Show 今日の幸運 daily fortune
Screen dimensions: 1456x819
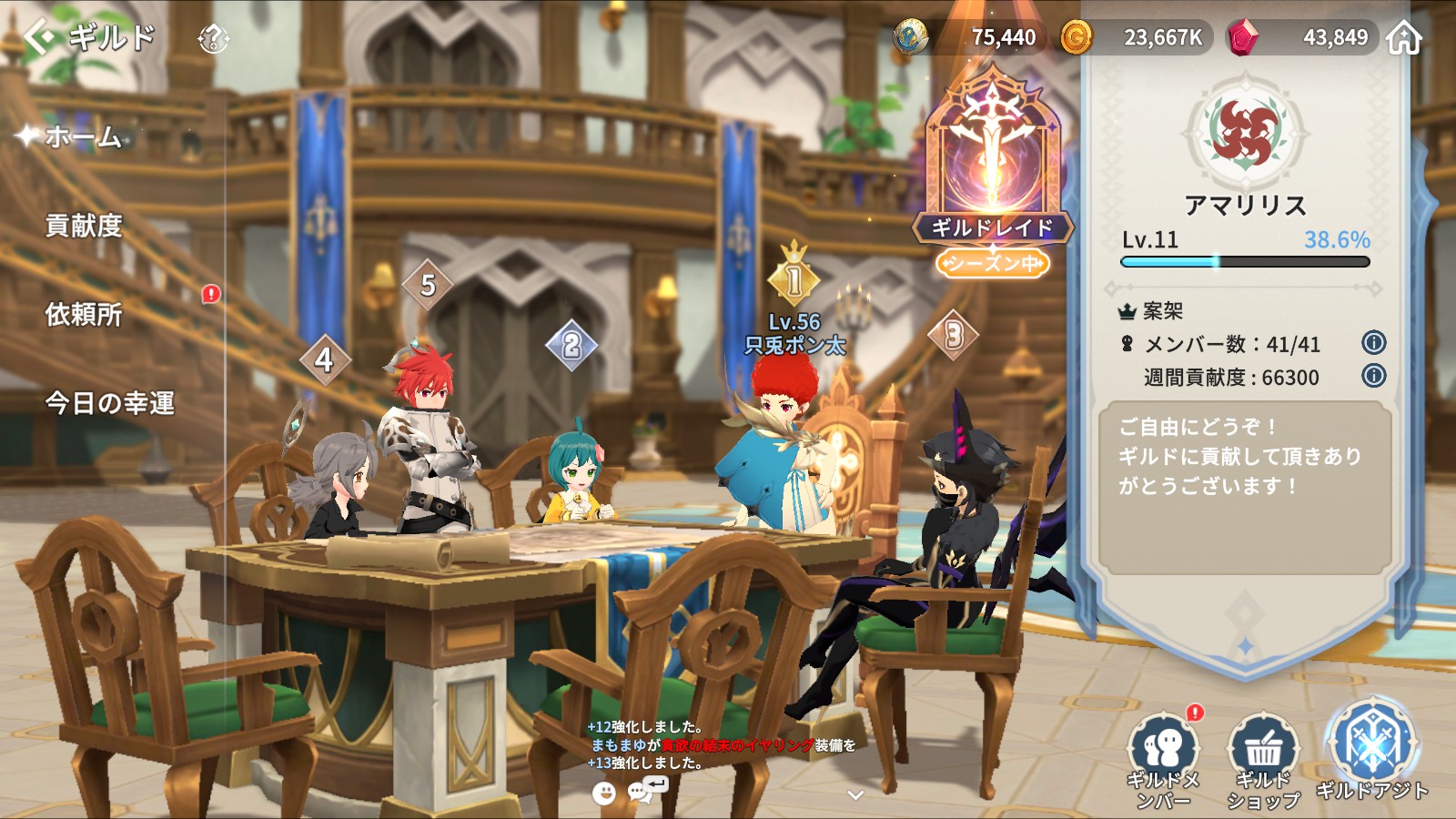110,403
